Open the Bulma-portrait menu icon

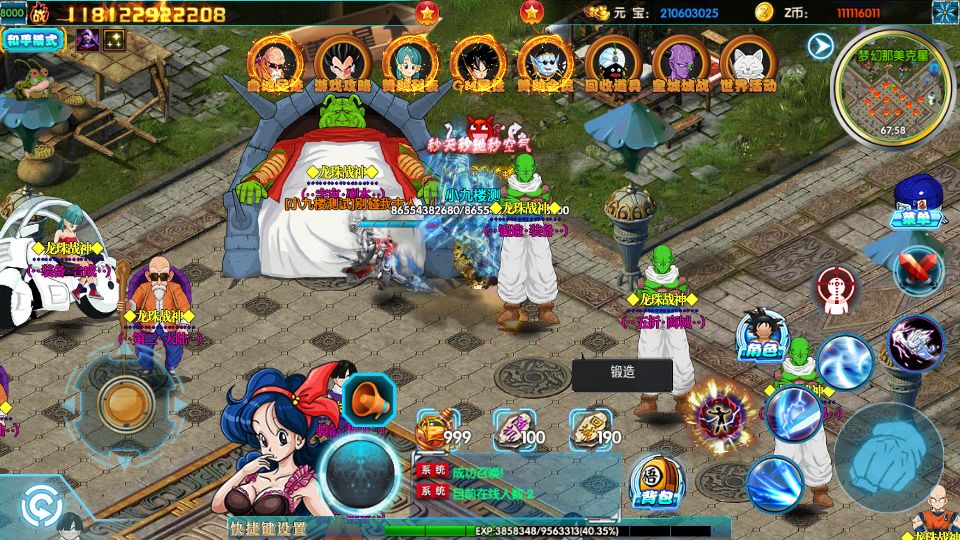pos(410,64)
